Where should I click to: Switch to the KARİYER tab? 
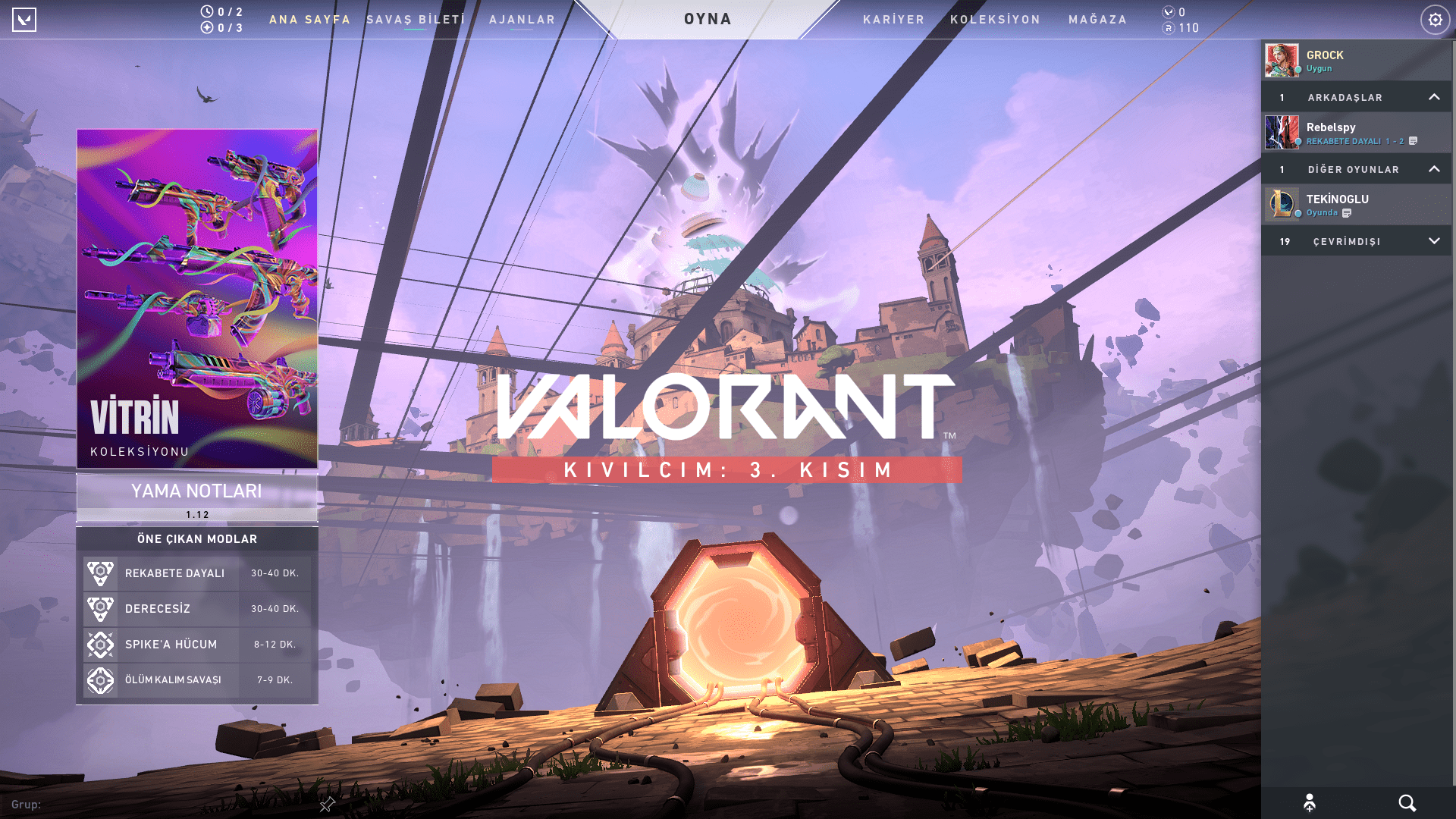point(893,20)
